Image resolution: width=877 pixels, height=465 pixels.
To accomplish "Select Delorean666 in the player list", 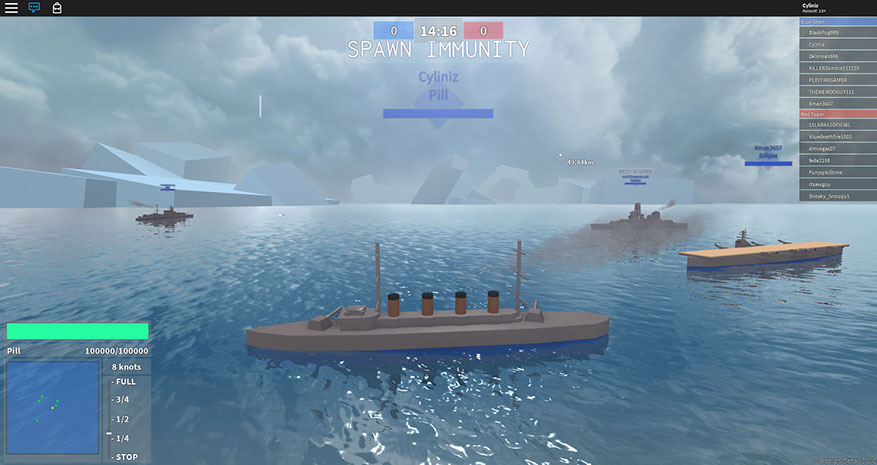I will click(x=837, y=56).
